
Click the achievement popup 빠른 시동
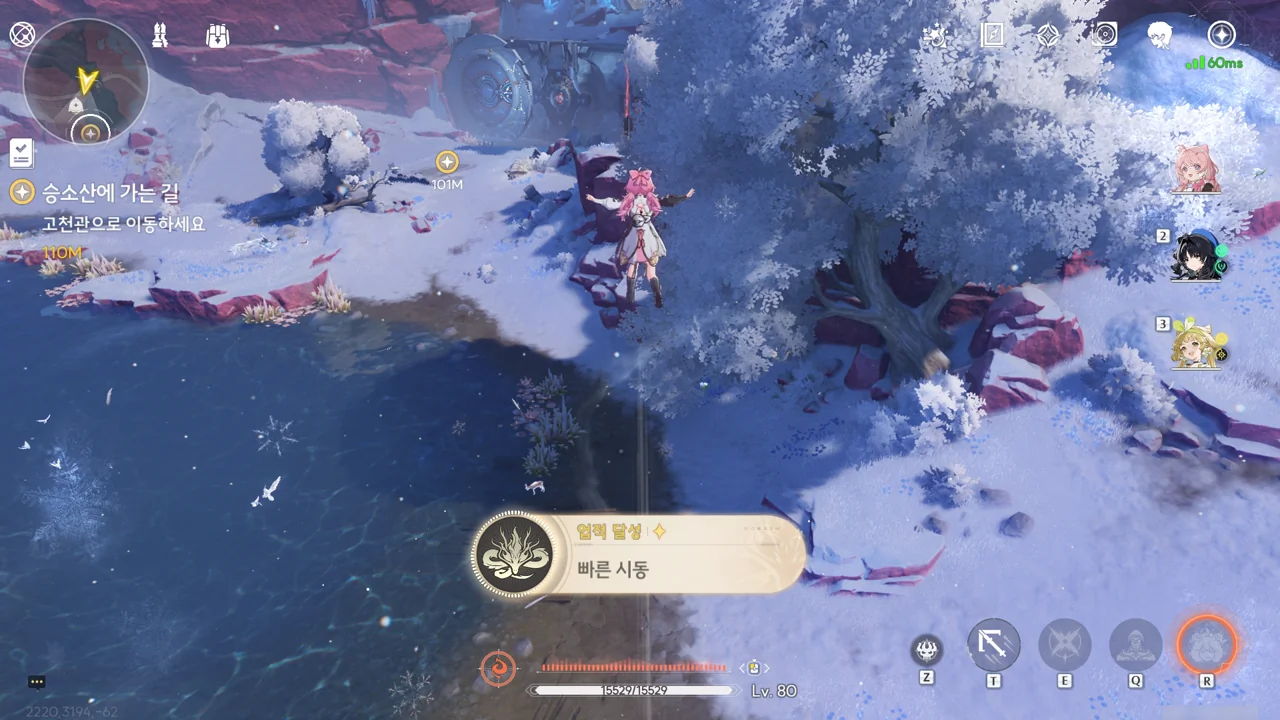click(638, 554)
